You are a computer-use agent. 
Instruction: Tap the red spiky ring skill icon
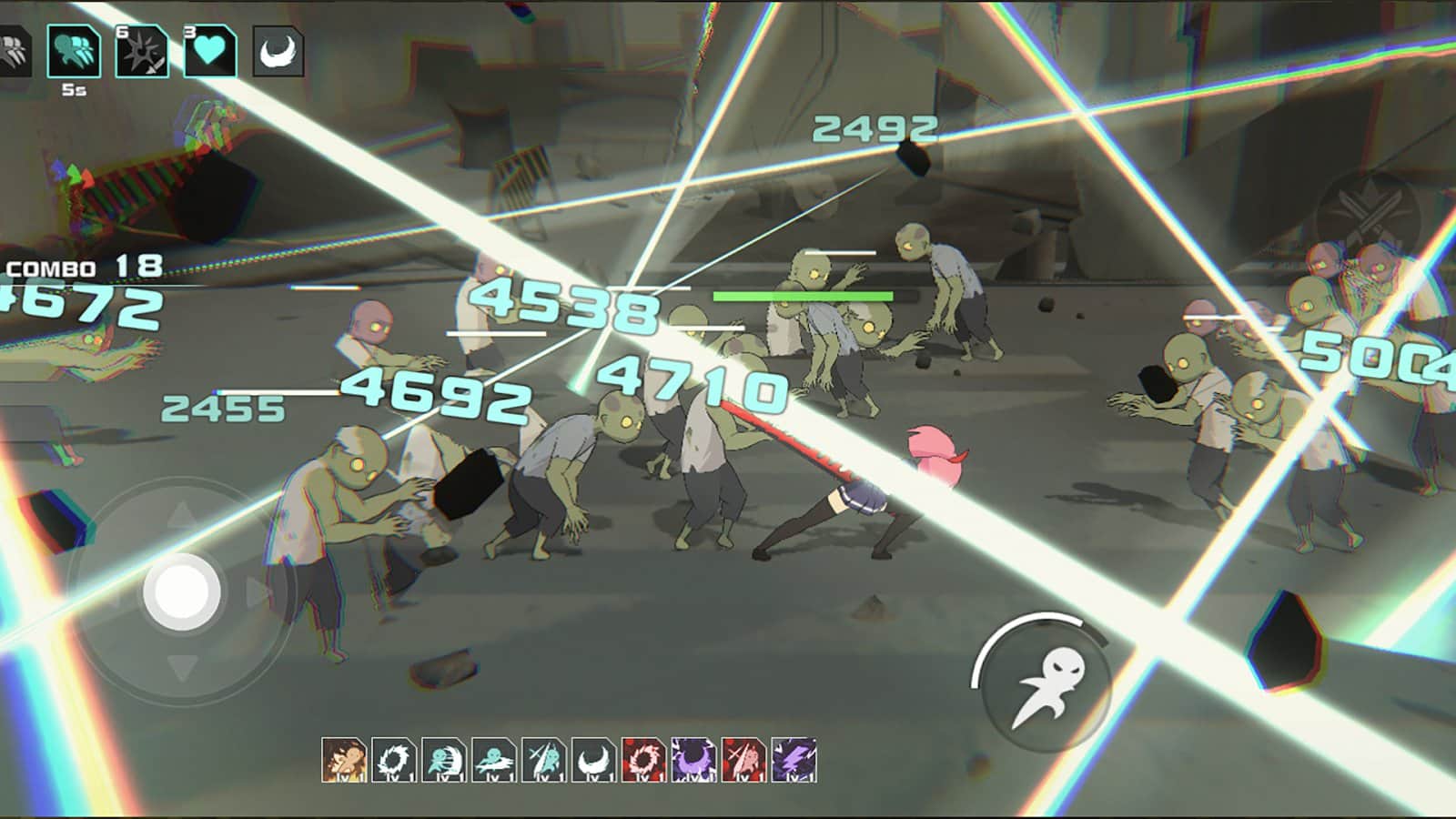[x=643, y=761]
